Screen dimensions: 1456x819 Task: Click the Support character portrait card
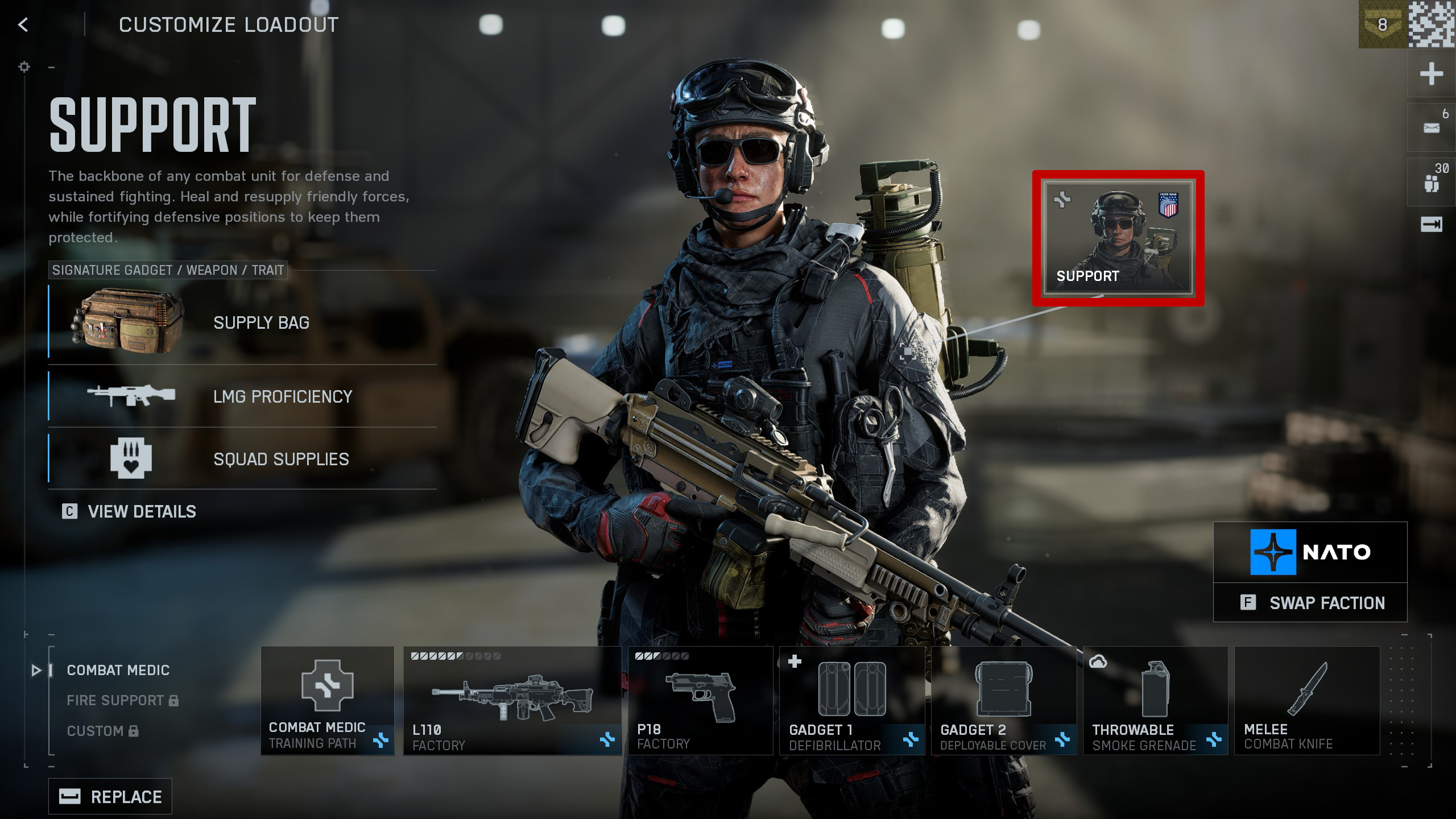tap(1118, 238)
